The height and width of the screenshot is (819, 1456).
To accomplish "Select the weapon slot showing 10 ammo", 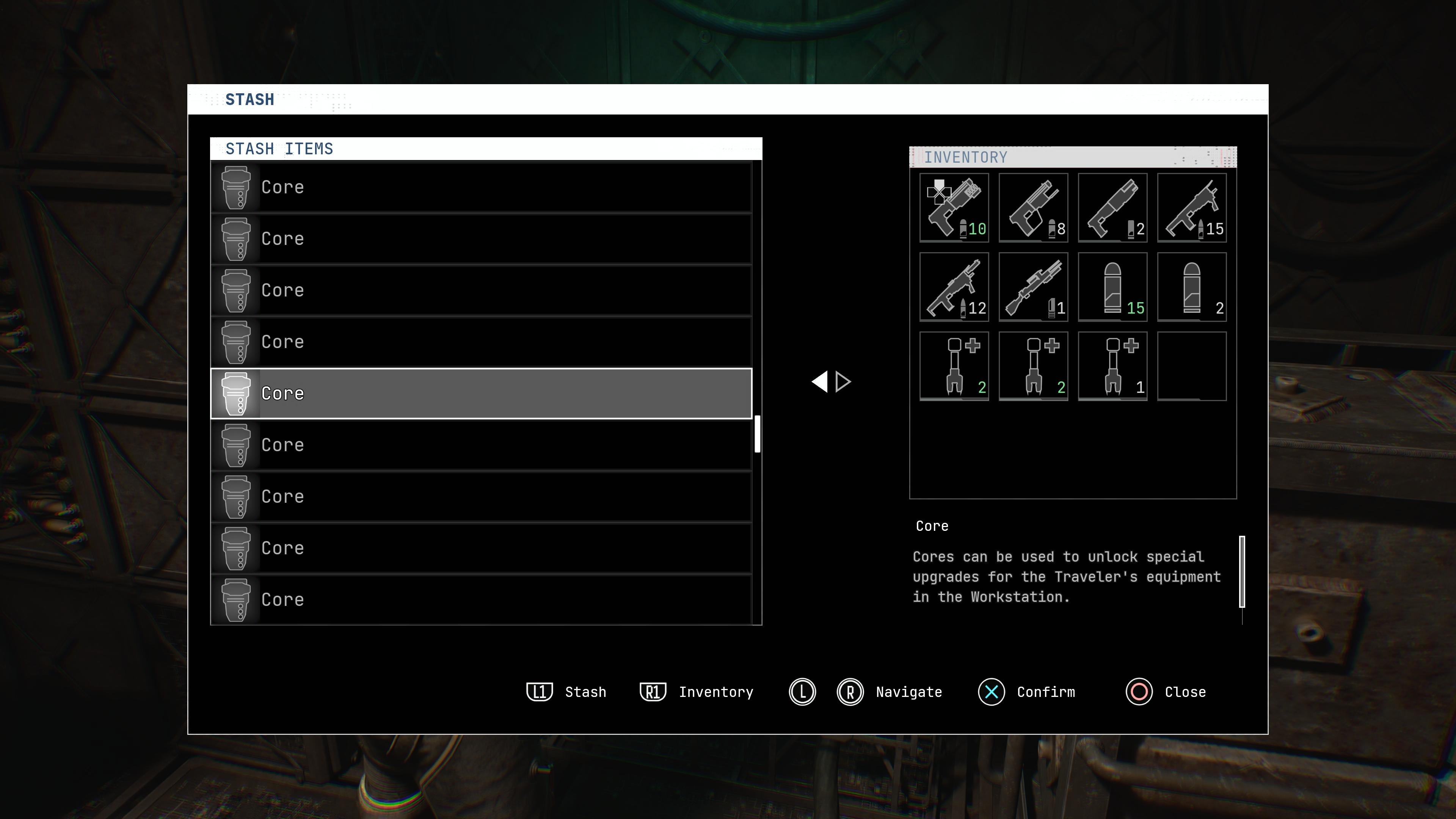I will point(954,207).
